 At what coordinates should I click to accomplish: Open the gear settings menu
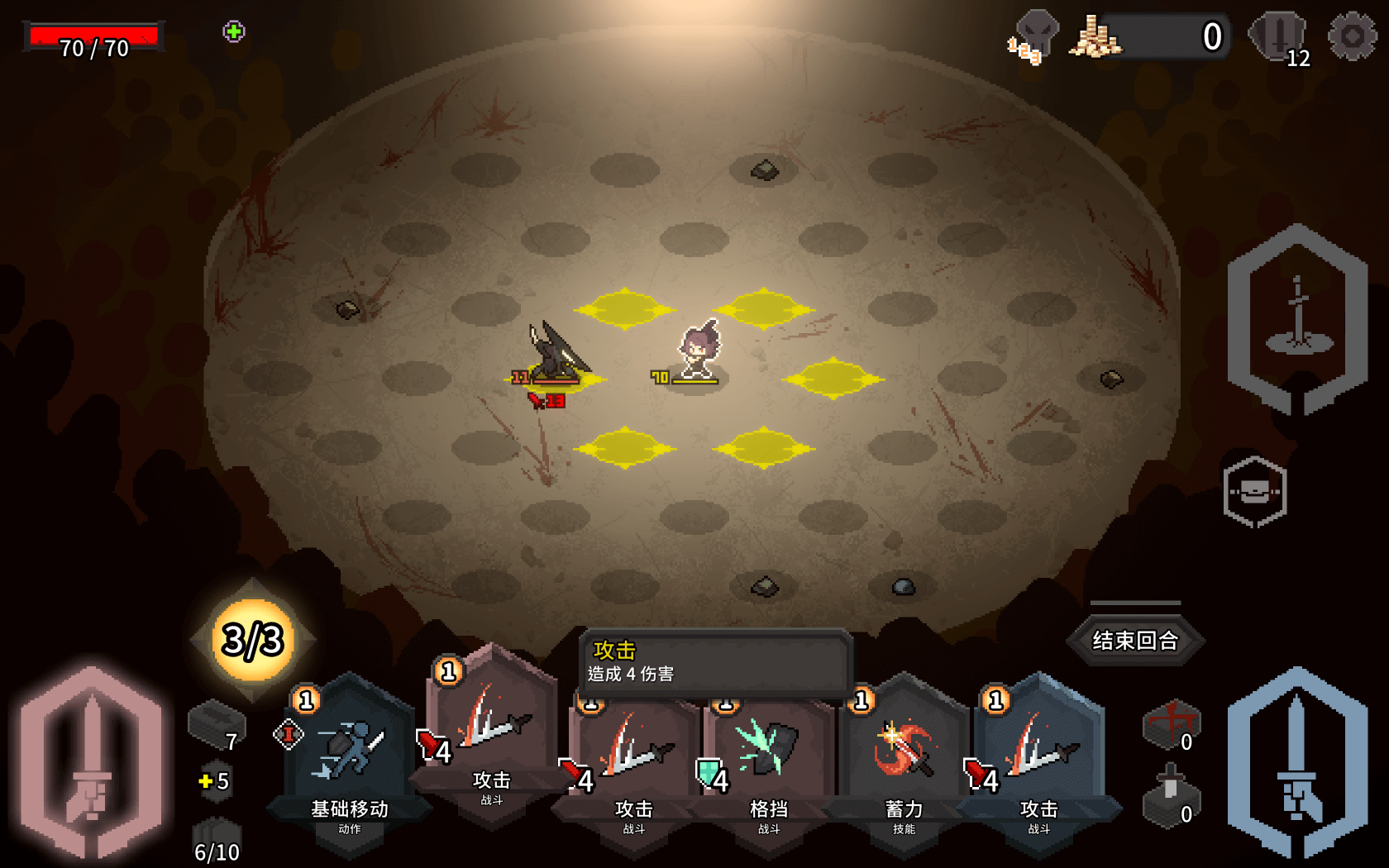point(1352,36)
